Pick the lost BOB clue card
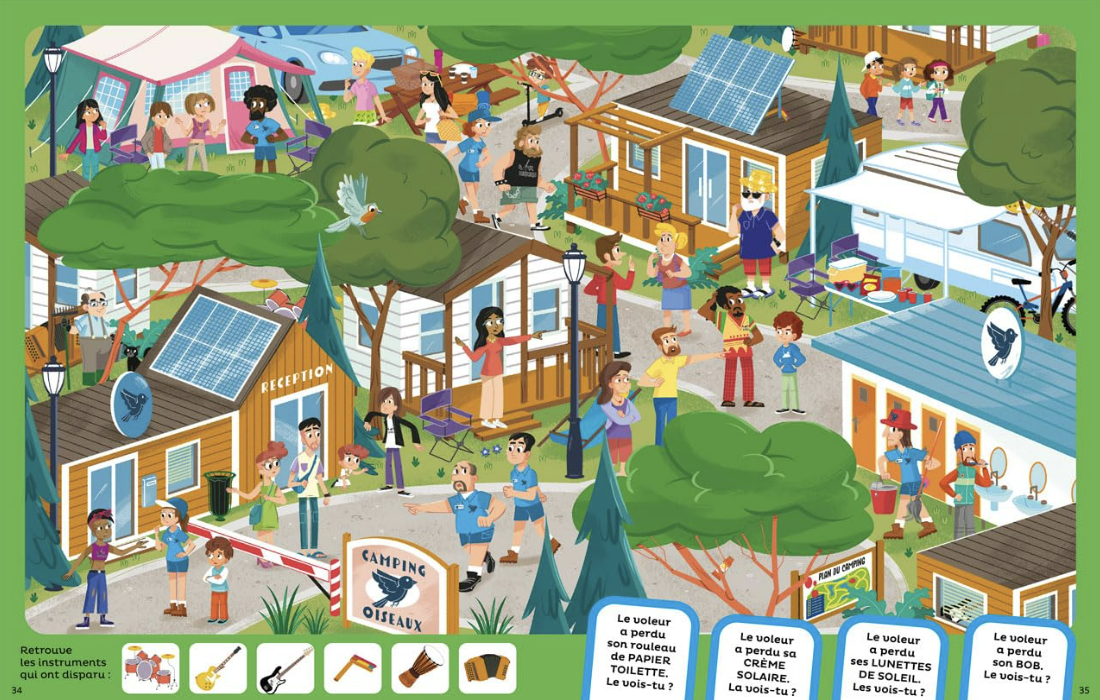This screenshot has height=700, width=1100. click(x=1019, y=656)
